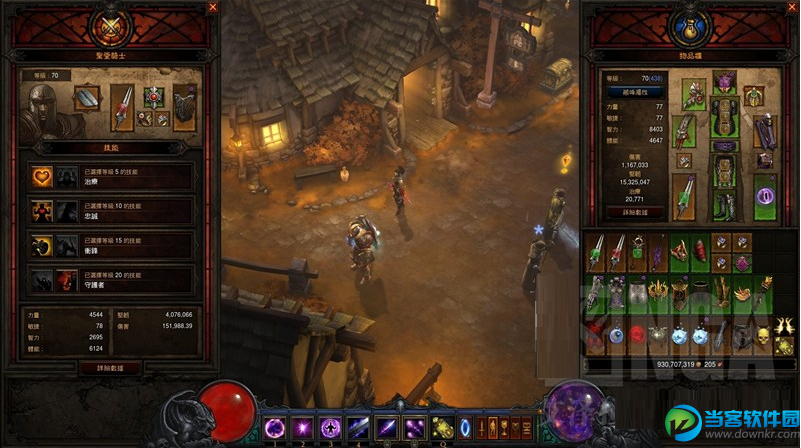Open the character's detailed stats button
This screenshot has width=801, height=448.
click(x=631, y=213)
